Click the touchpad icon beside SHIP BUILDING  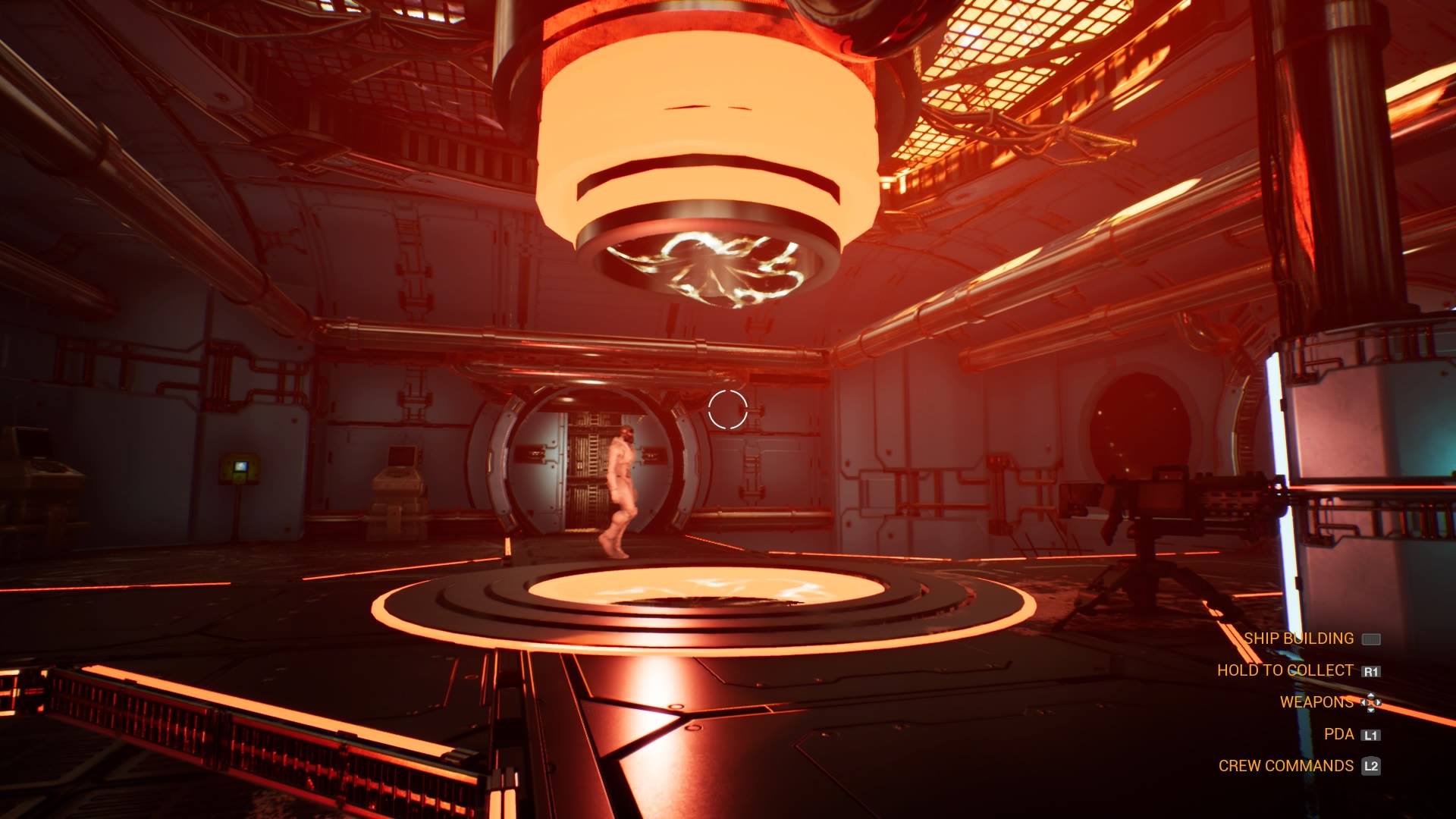(x=1373, y=639)
